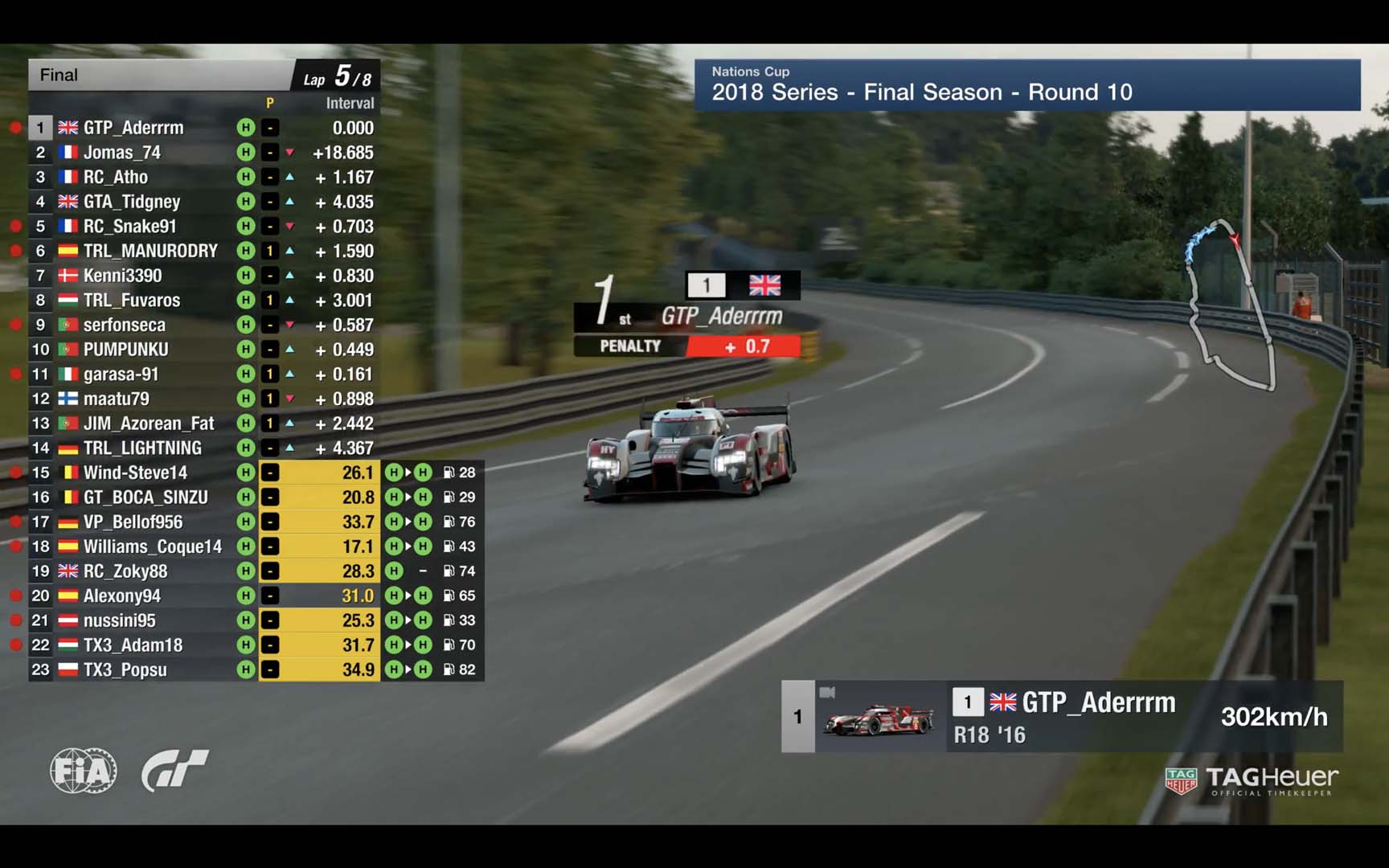Viewport: 1389px width, 868px height.
Task: Select RC_Atho's leaderboard row
Action: pyautogui.click(x=116, y=177)
